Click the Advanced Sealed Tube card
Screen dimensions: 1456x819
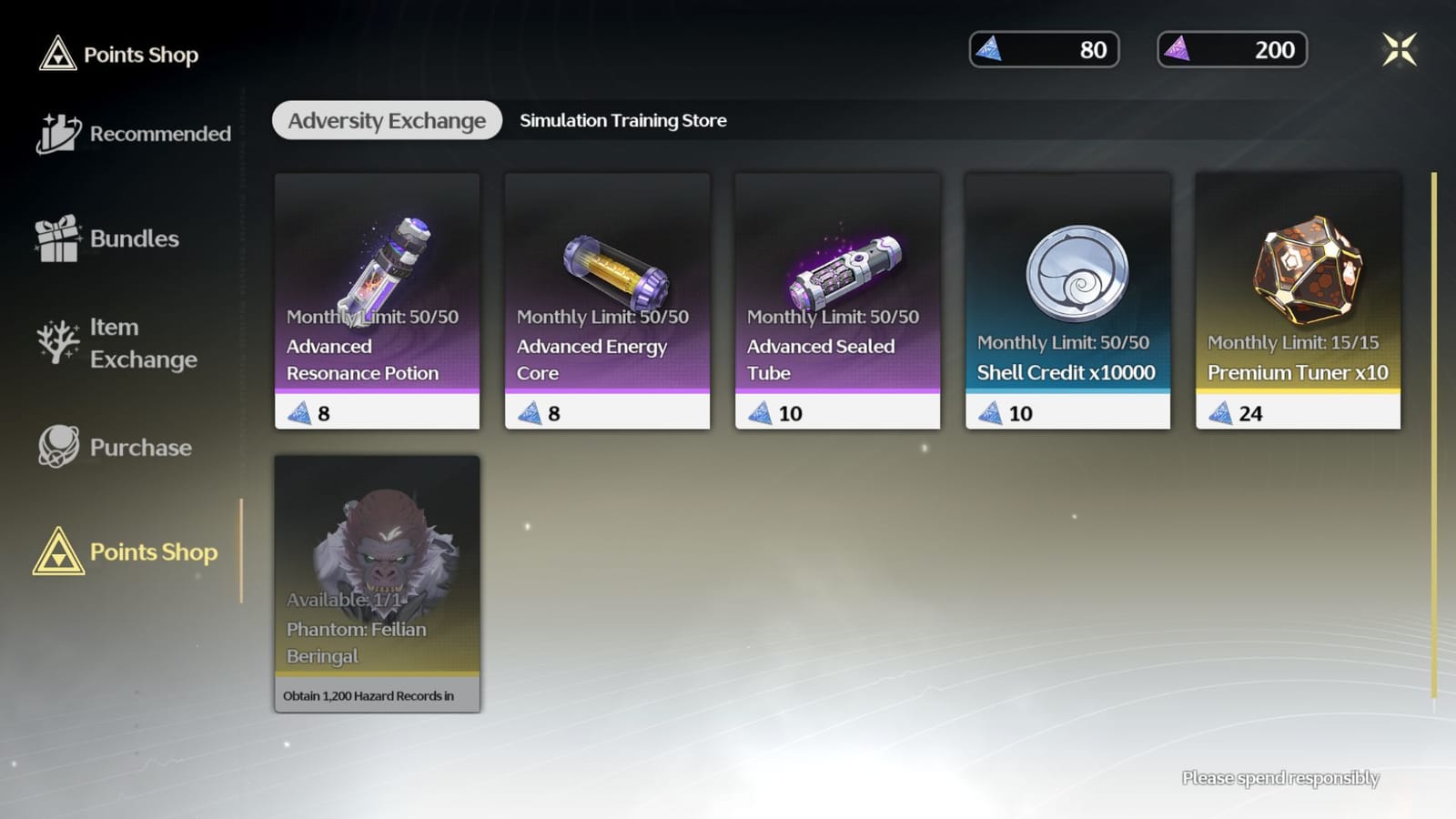pyautogui.click(x=837, y=300)
